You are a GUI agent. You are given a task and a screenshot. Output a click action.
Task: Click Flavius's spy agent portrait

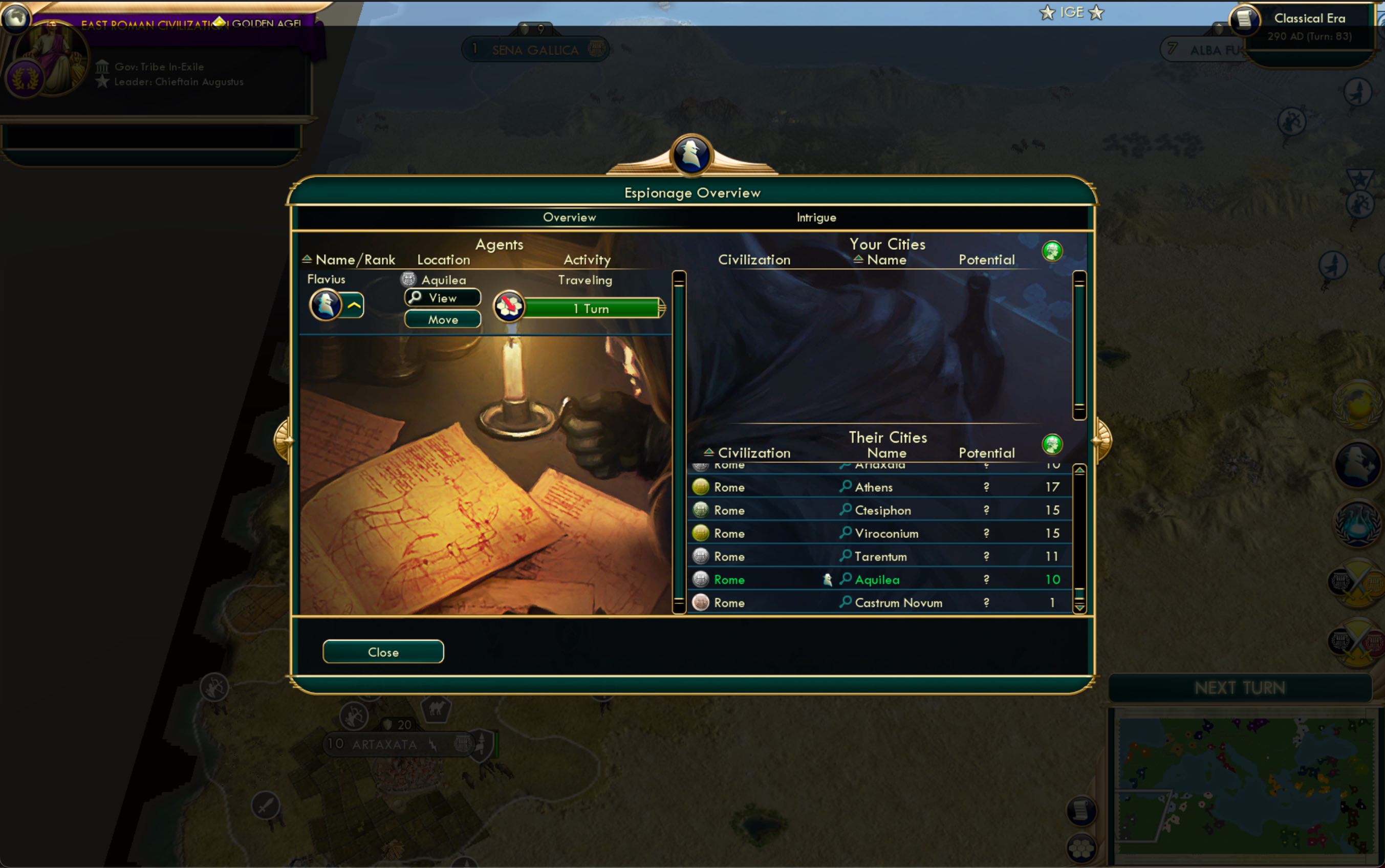327,303
